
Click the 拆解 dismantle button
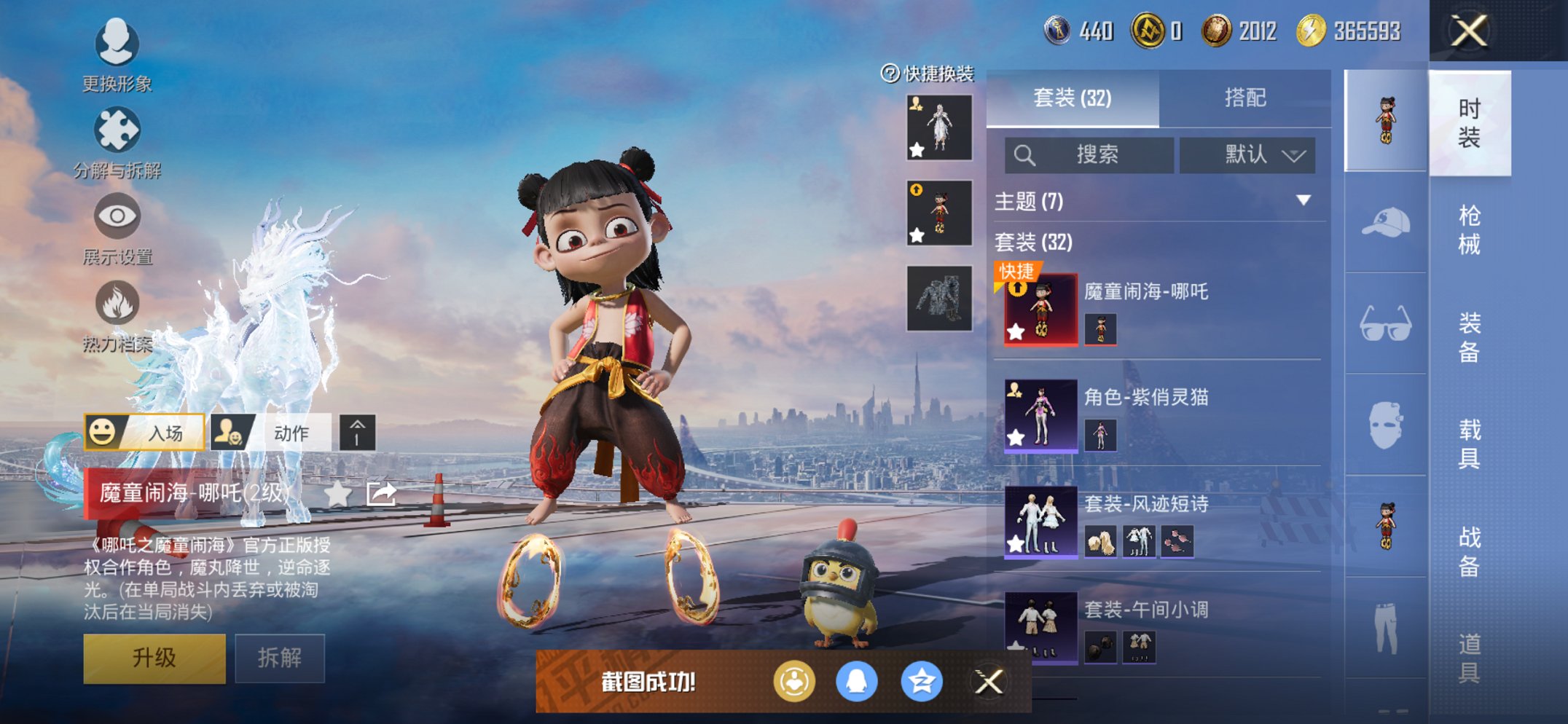(280, 658)
